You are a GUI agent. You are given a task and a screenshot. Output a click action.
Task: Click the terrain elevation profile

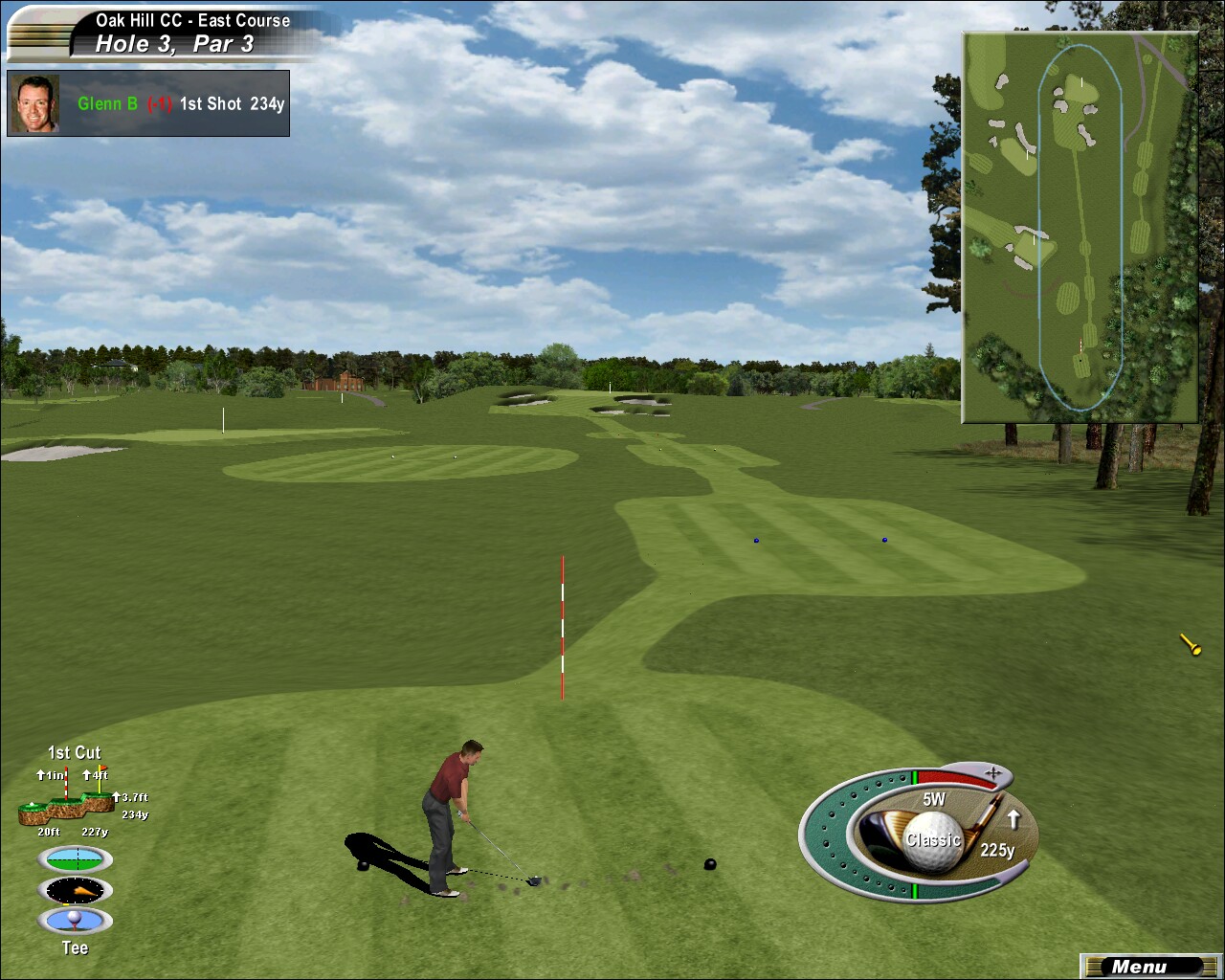67,809
